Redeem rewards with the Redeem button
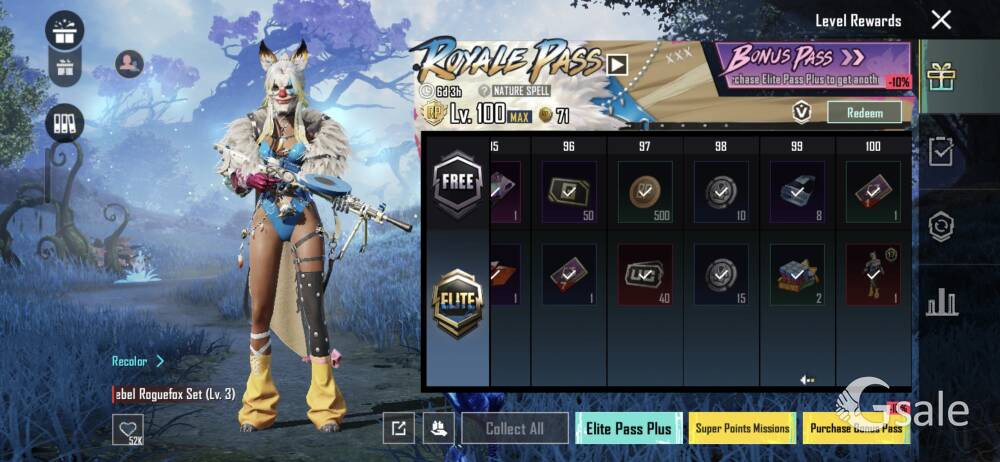This screenshot has width=1000, height=462. point(864,112)
